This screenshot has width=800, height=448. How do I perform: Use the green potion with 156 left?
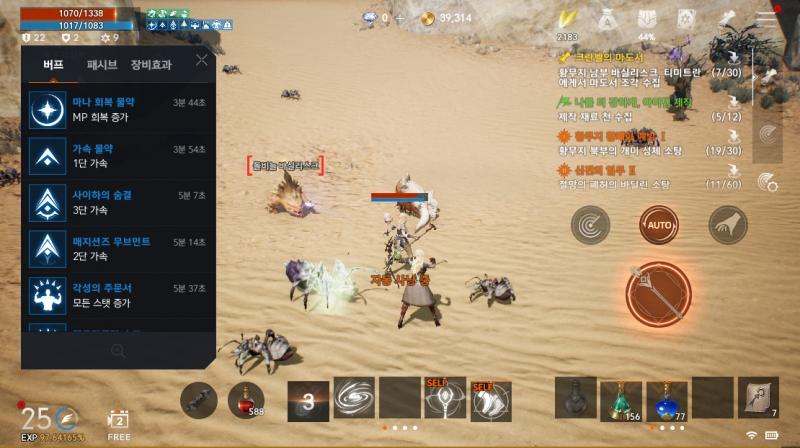(x=620, y=399)
